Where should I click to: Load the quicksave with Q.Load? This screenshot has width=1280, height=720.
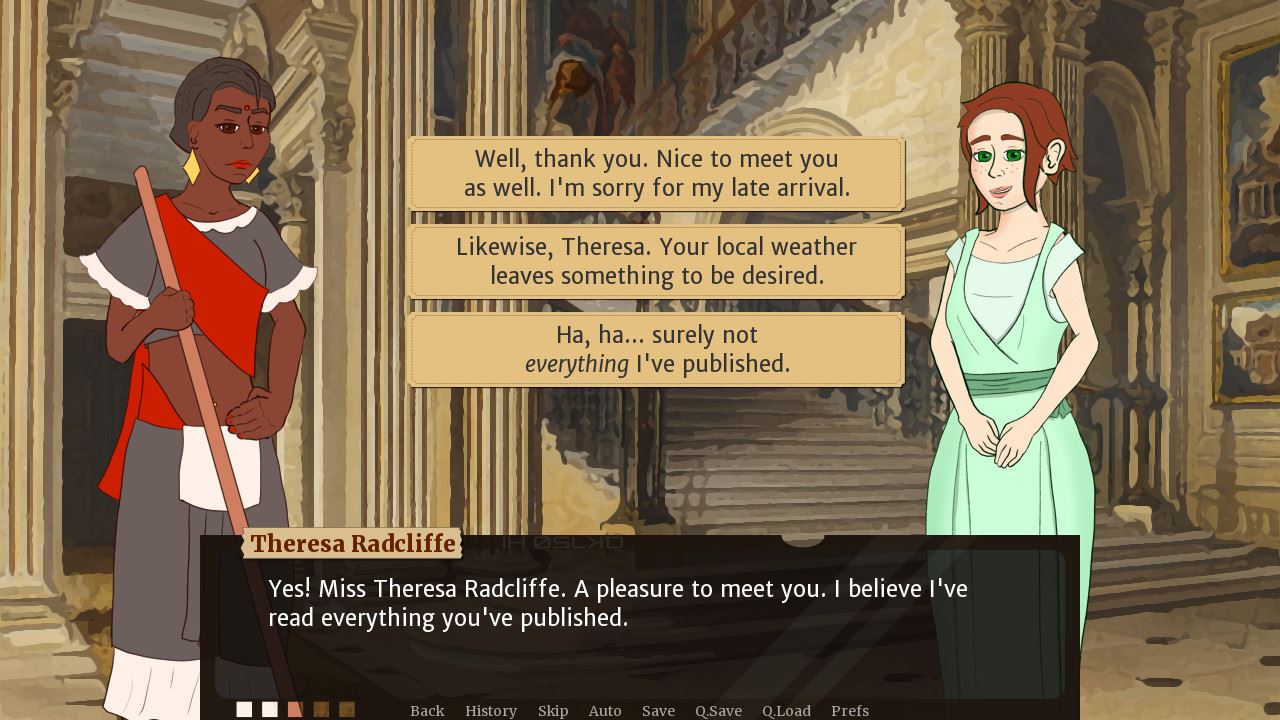pos(785,710)
